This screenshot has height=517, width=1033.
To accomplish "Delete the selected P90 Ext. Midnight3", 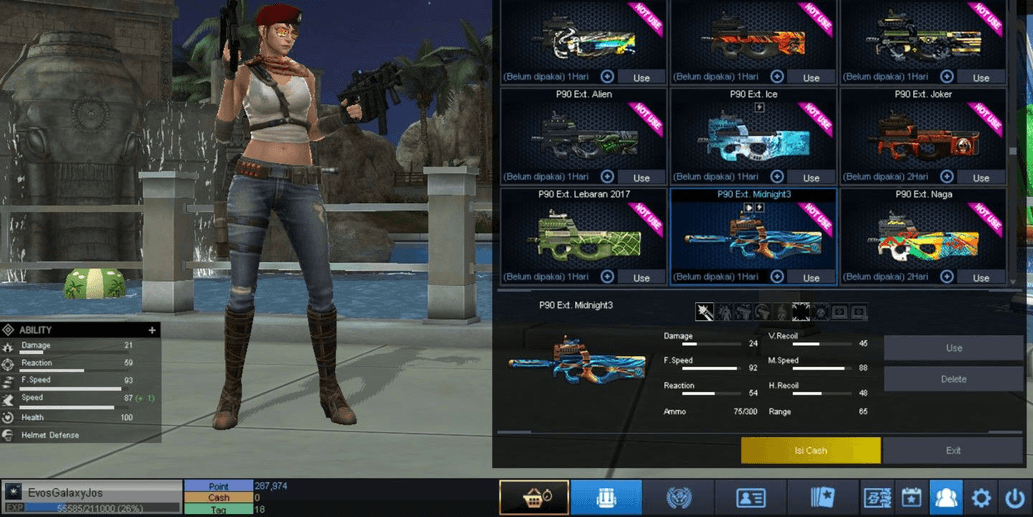I will click(953, 379).
